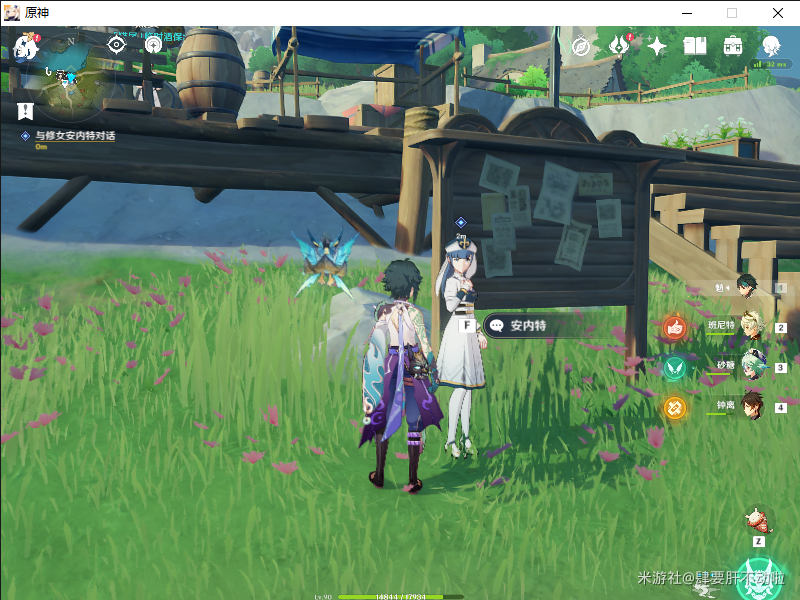The height and width of the screenshot is (600, 800).
Task: Trigger the red Pyro burst icon beside 班尼特
Action: tap(675, 327)
